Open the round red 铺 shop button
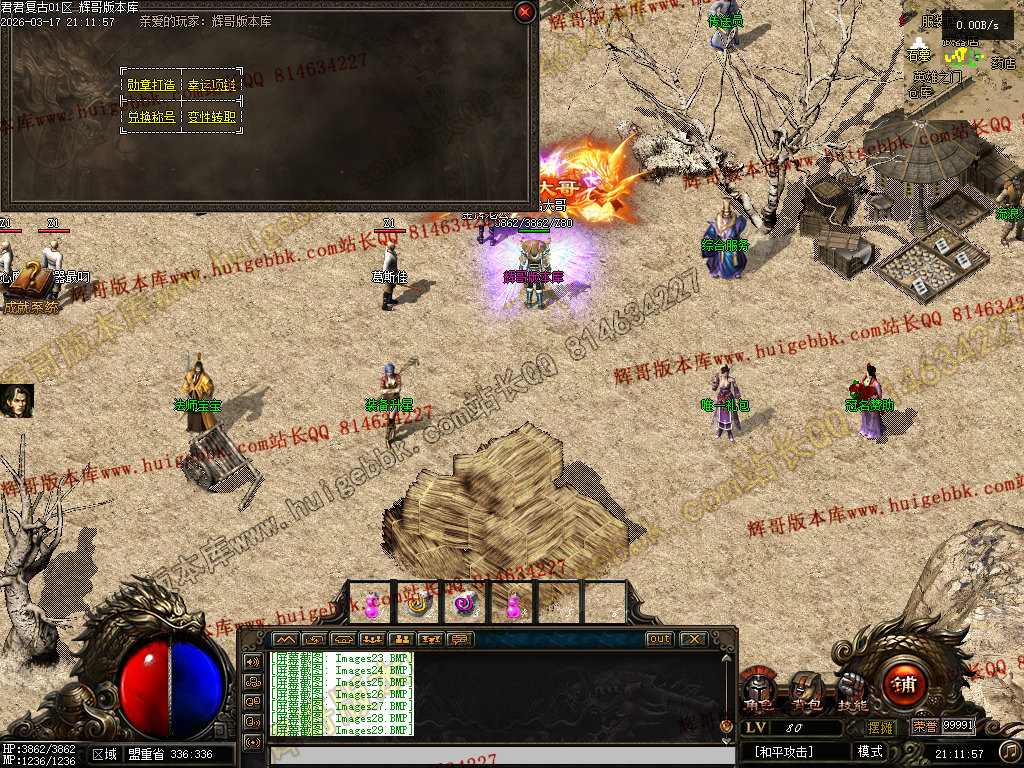Image resolution: width=1024 pixels, height=768 pixels. click(x=904, y=685)
